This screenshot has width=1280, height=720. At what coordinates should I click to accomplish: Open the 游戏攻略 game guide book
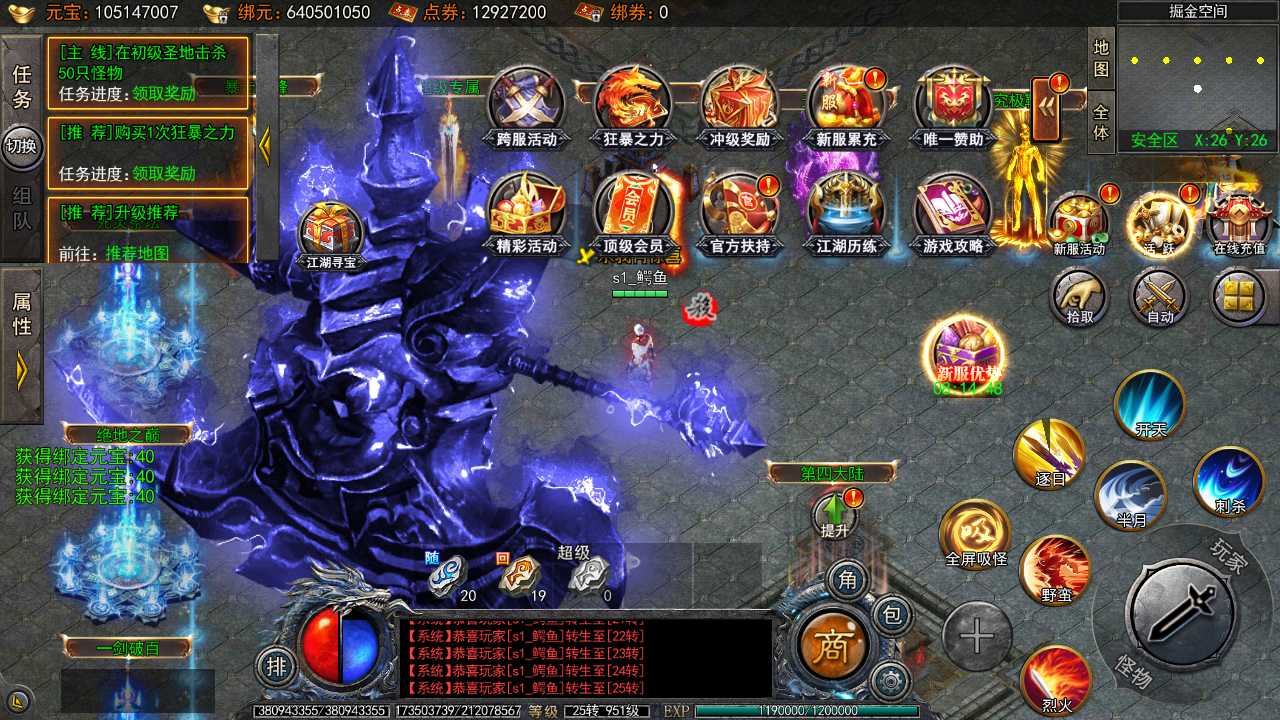click(x=953, y=210)
